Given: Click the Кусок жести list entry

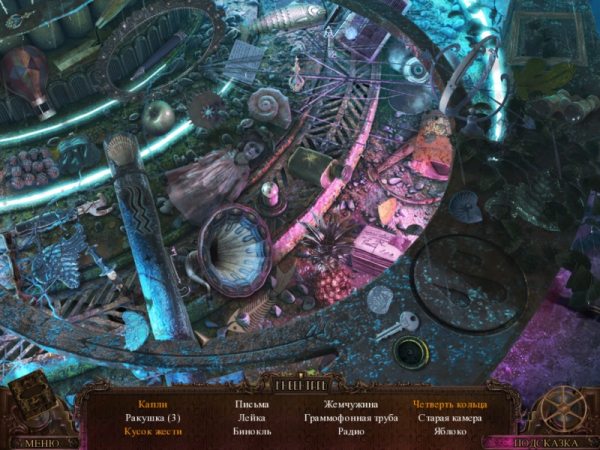Looking at the screenshot, I should [x=150, y=432].
